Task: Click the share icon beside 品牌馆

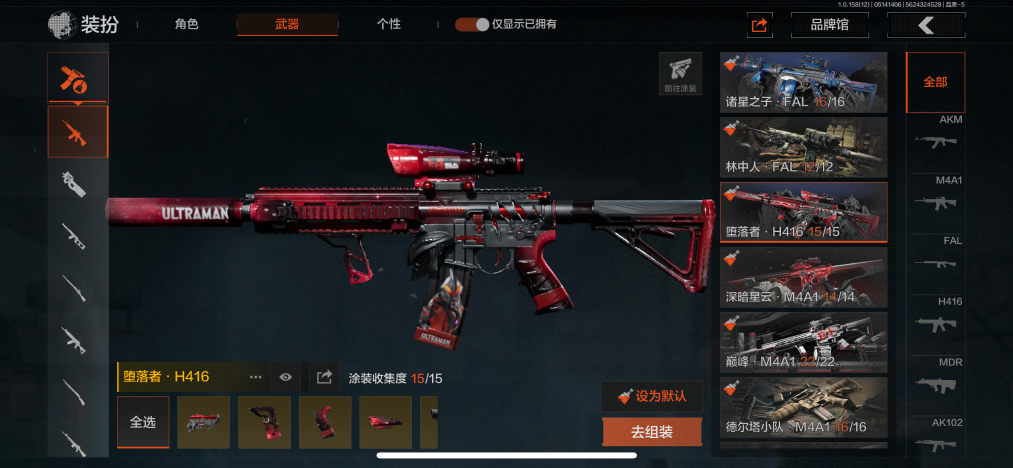Action: tap(760, 25)
